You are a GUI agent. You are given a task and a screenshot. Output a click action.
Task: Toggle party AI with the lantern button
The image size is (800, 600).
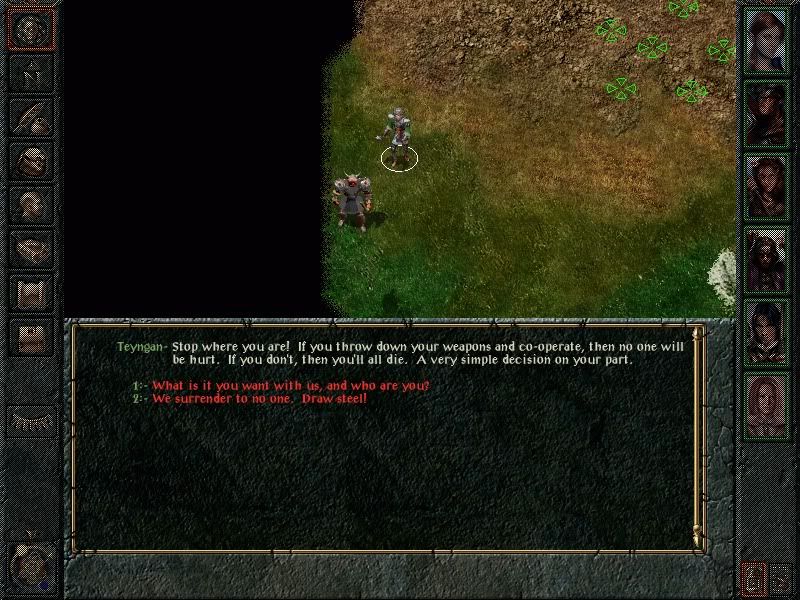[753, 577]
